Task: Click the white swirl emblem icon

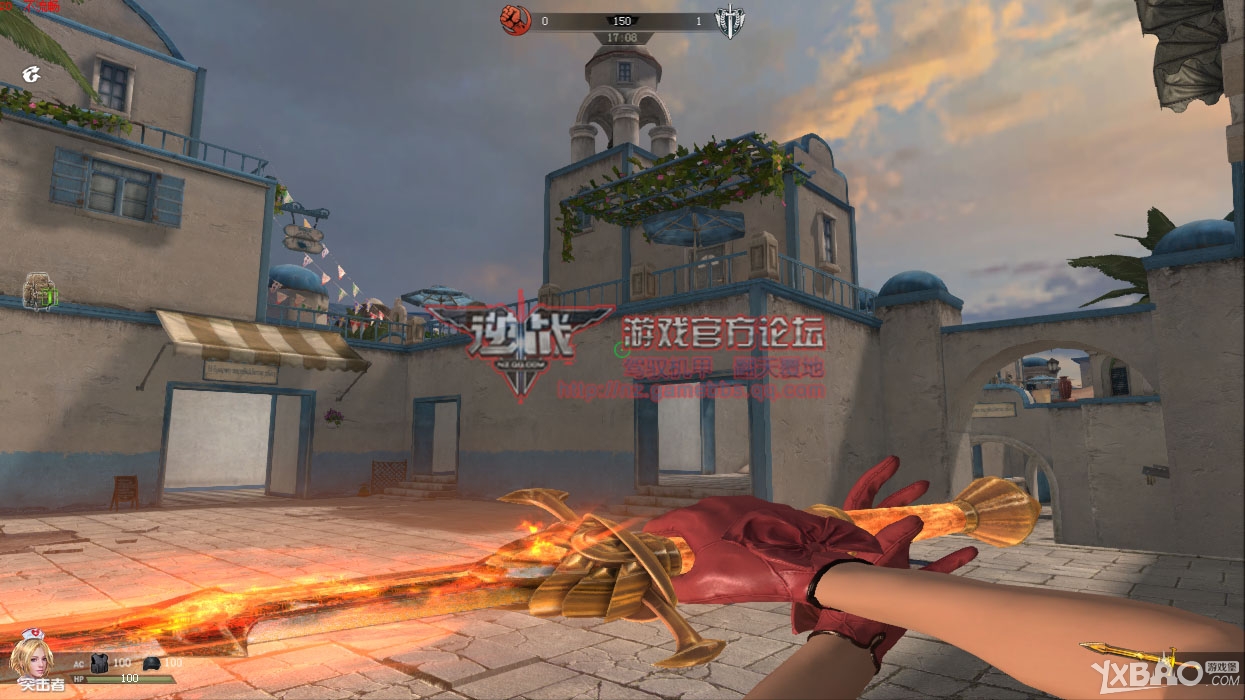Action: click(32, 73)
